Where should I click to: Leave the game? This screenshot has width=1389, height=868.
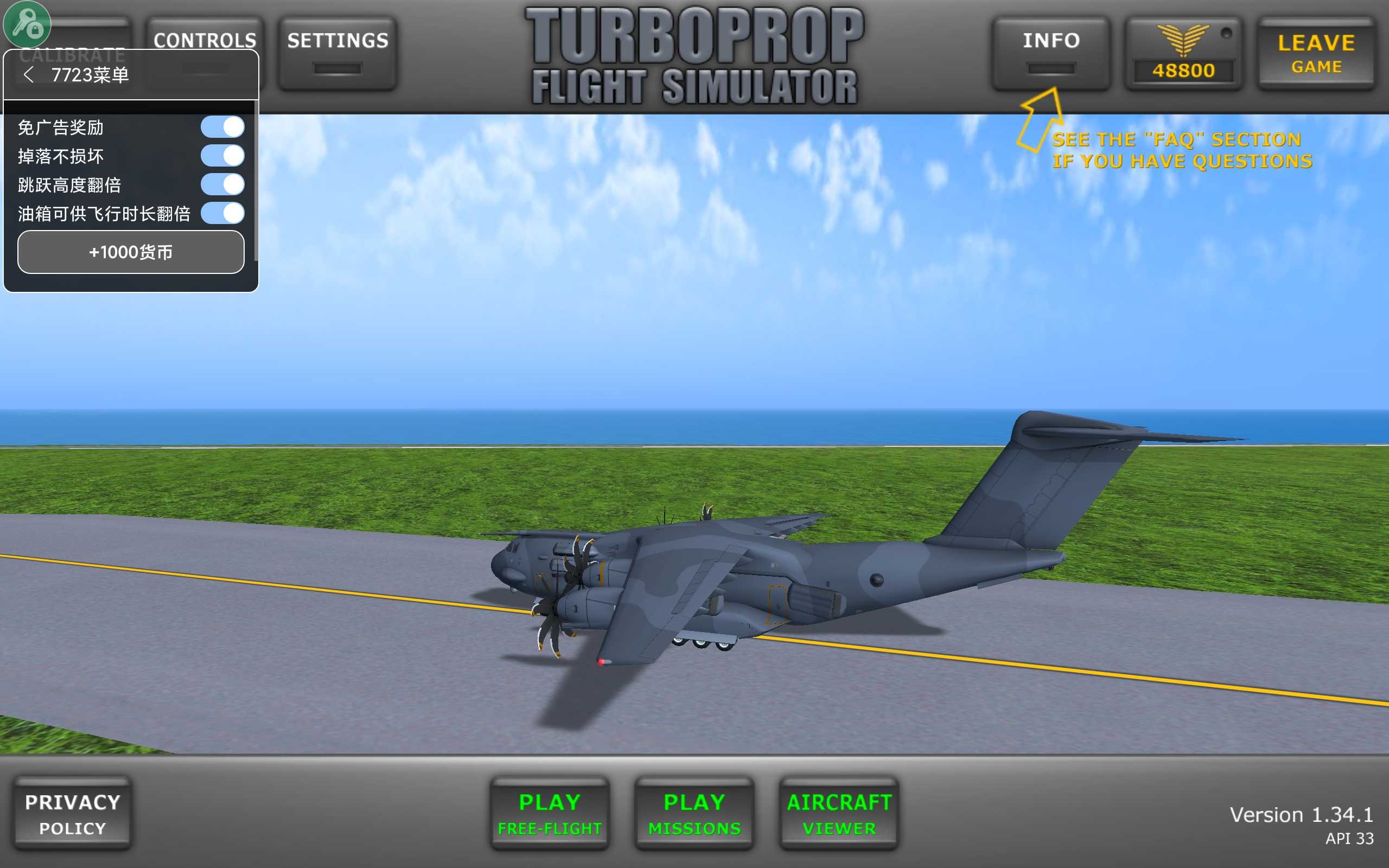[1316, 53]
